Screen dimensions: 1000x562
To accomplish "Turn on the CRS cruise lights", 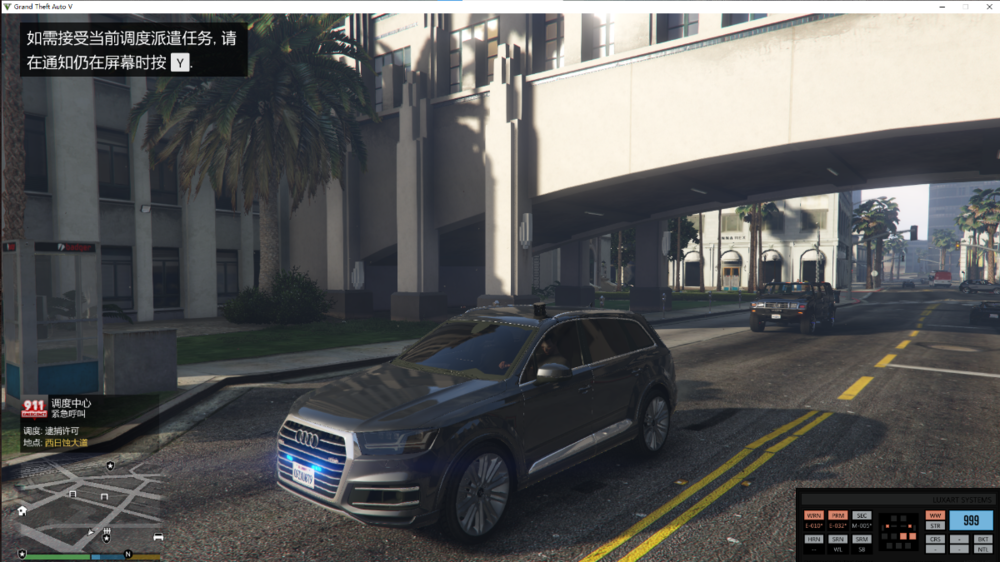I will click(935, 539).
